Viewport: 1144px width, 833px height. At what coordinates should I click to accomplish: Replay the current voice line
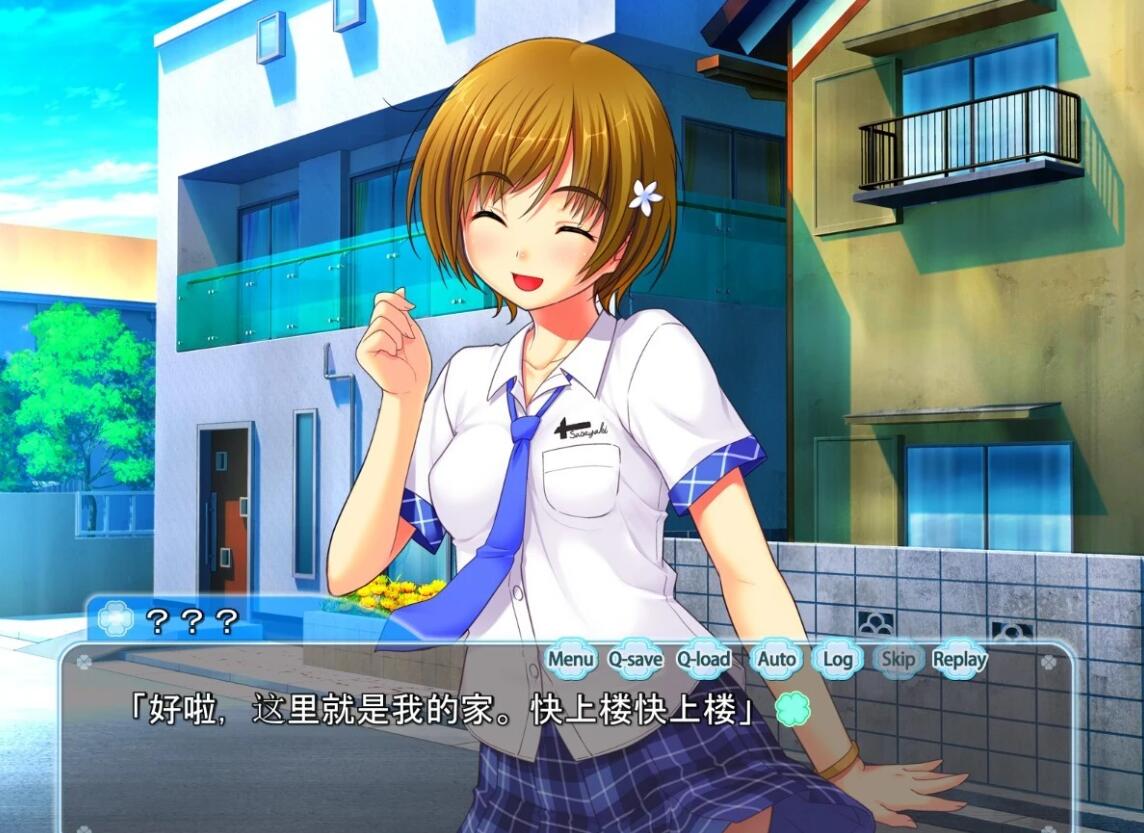click(x=959, y=659)
